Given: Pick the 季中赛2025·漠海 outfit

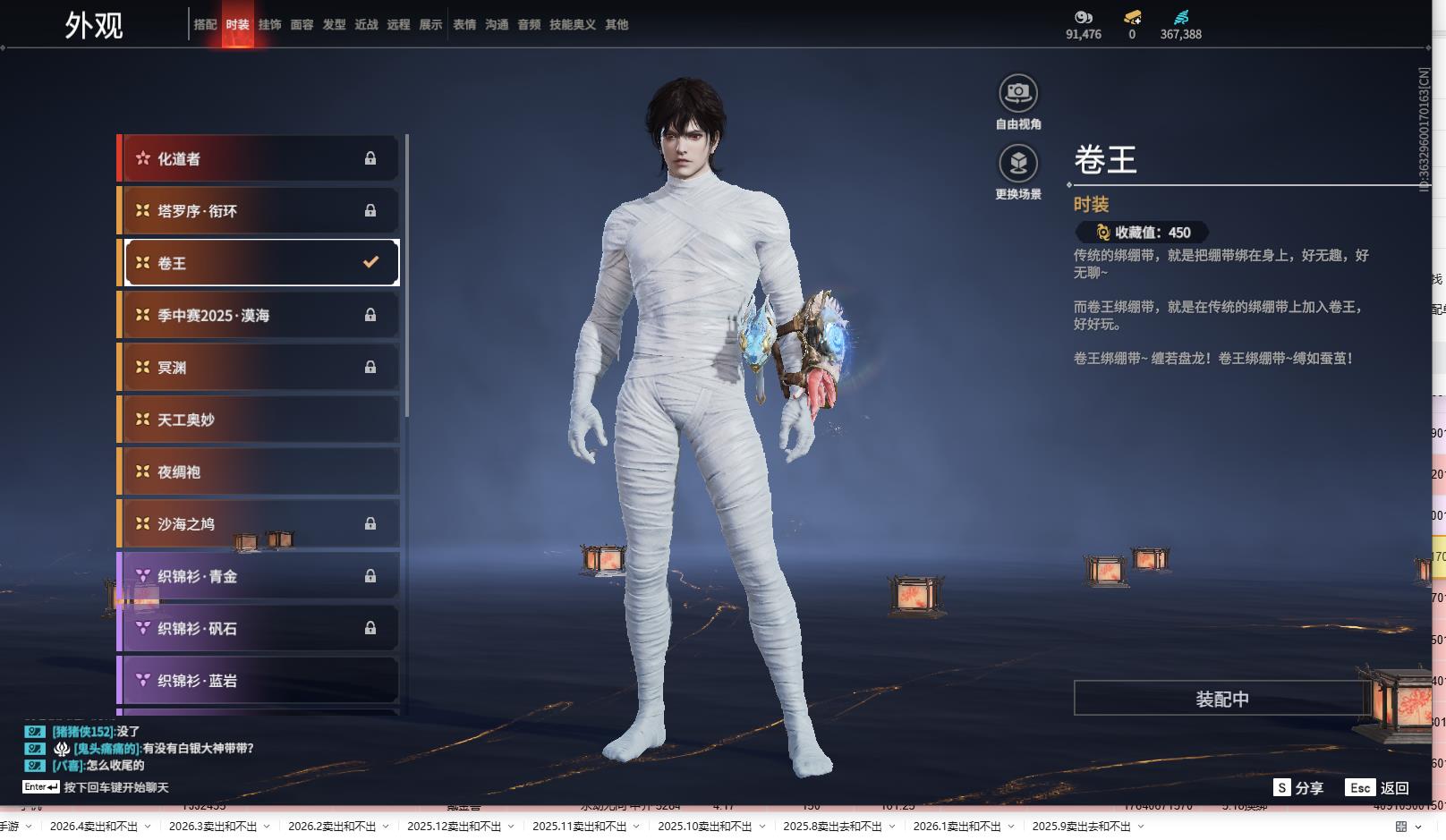Looking at the screenshot, I should point(259,315).
